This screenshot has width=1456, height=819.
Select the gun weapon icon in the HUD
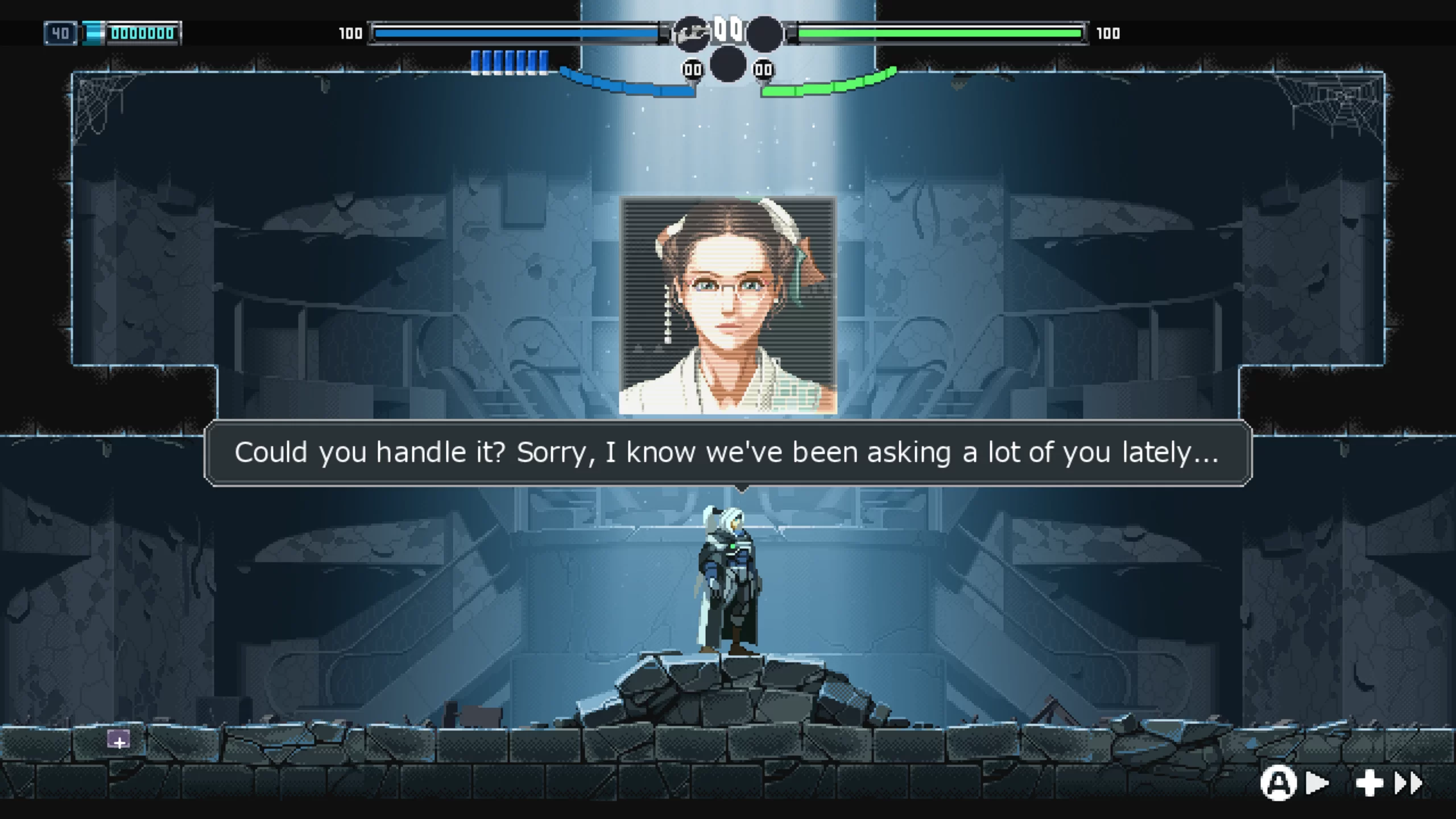(x=692, y=34)
